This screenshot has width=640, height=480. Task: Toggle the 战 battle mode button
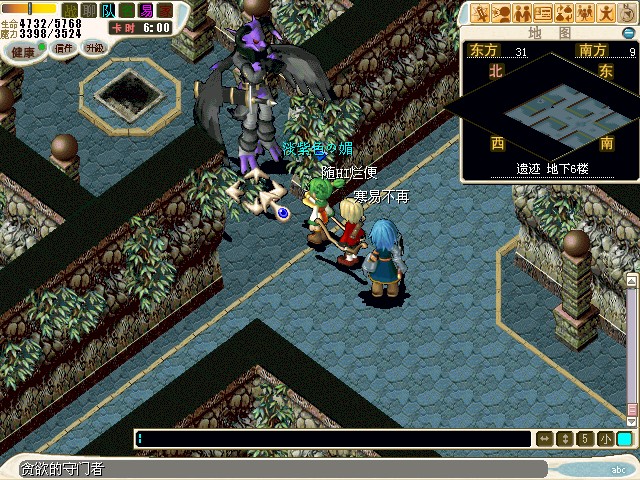[x=71, y=10]
